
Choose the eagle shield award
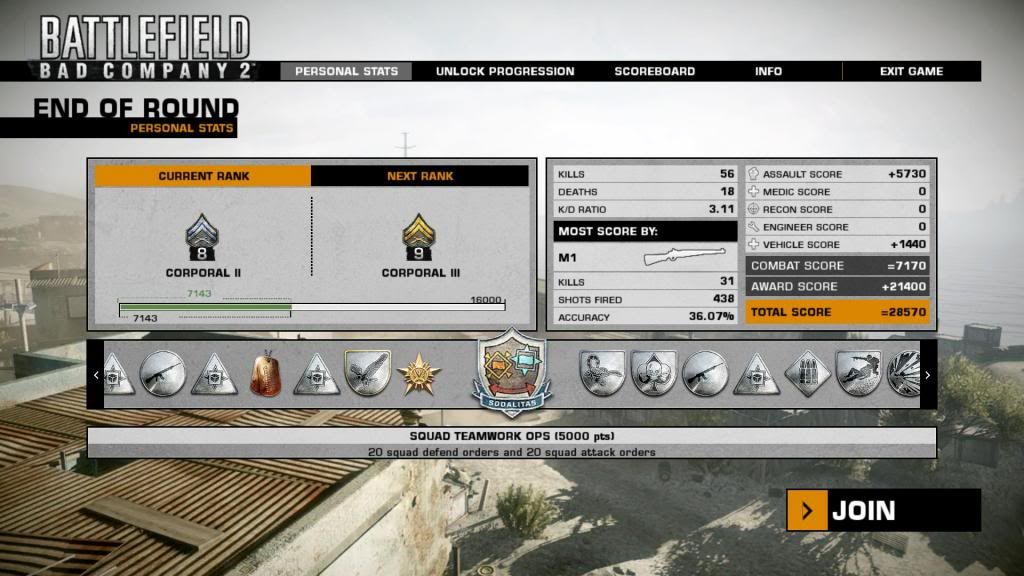pyautogui.click(x=367, y=373)
